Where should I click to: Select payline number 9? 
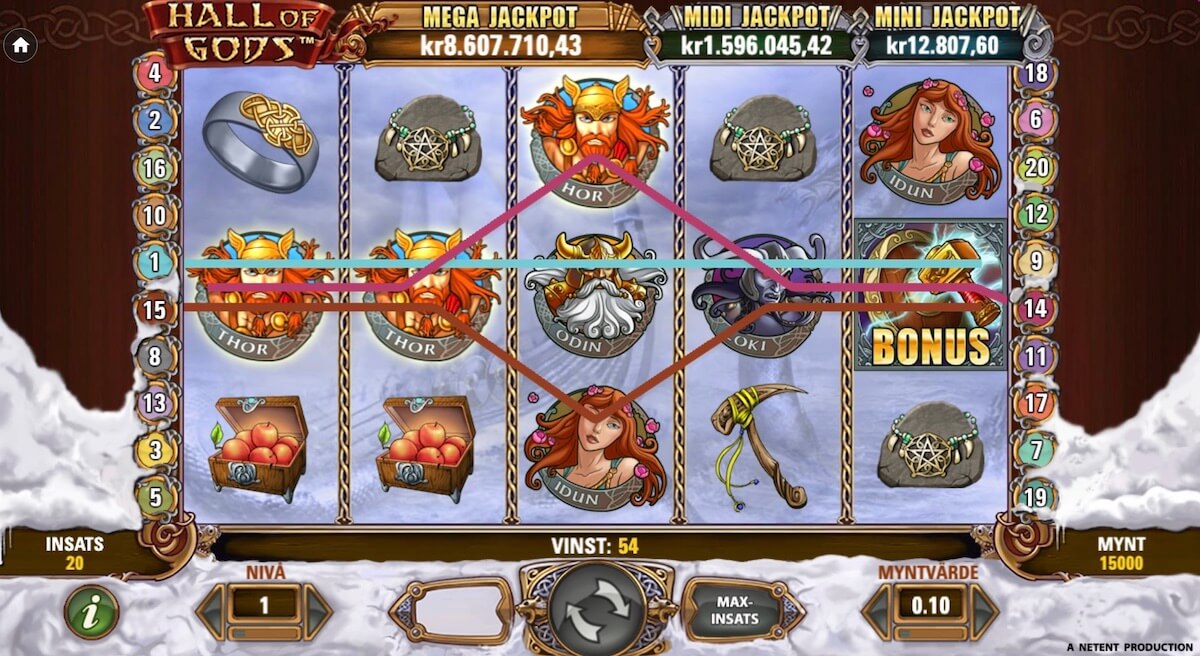coord(1036,263)
